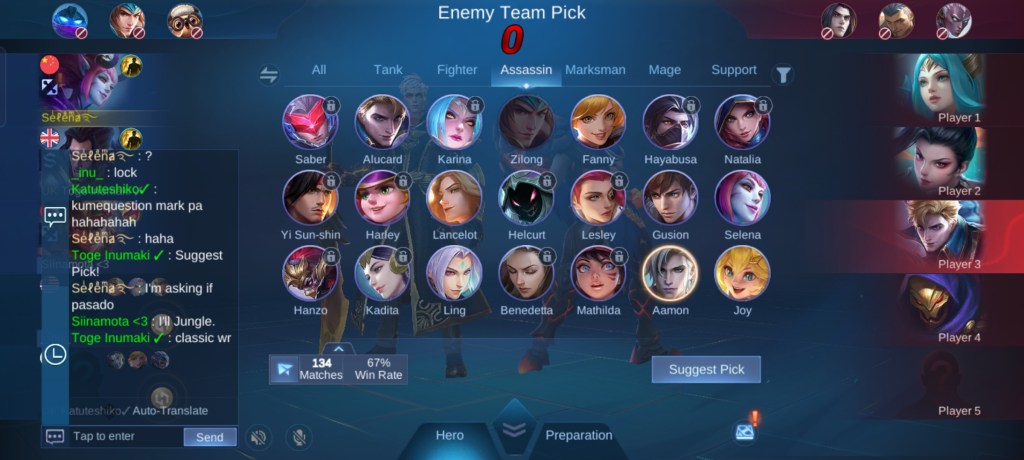Screen dimensions: 1024x460
Task: Show All heroes tab
Action: (319, 70)
